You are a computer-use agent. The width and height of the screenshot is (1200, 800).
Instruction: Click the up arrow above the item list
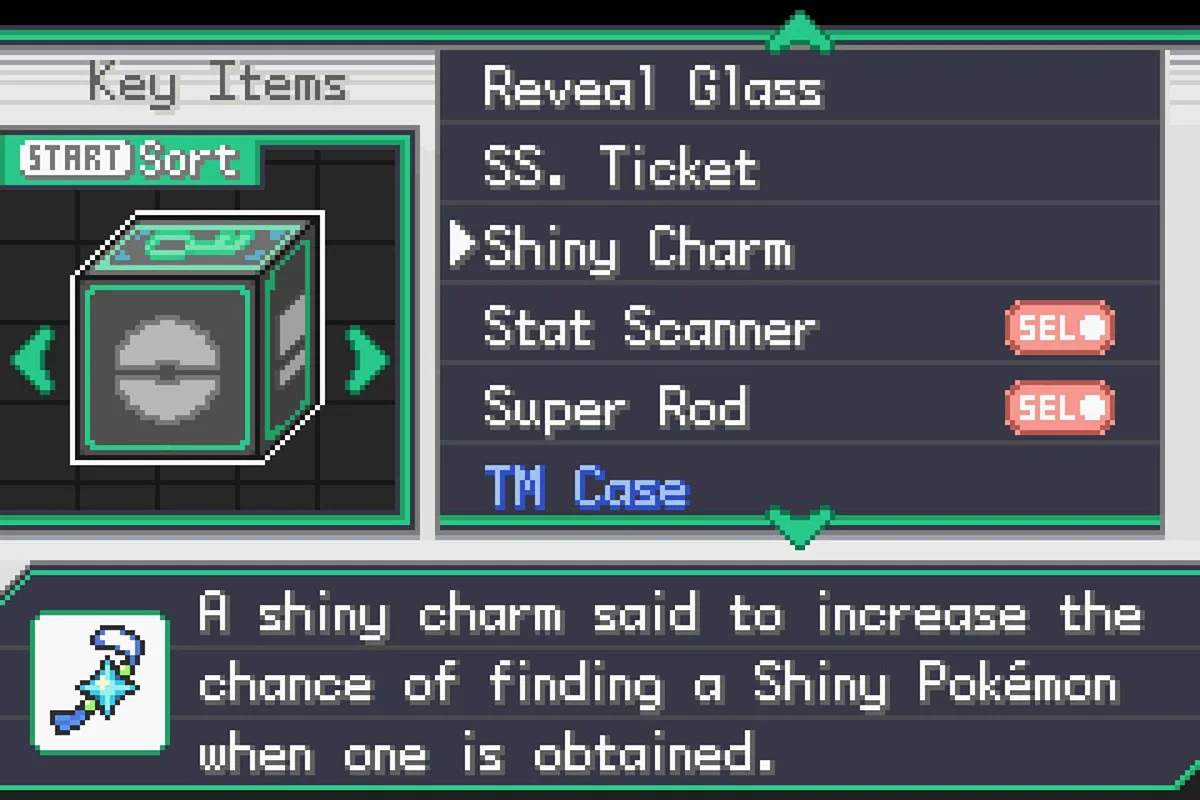click(799, 33)
